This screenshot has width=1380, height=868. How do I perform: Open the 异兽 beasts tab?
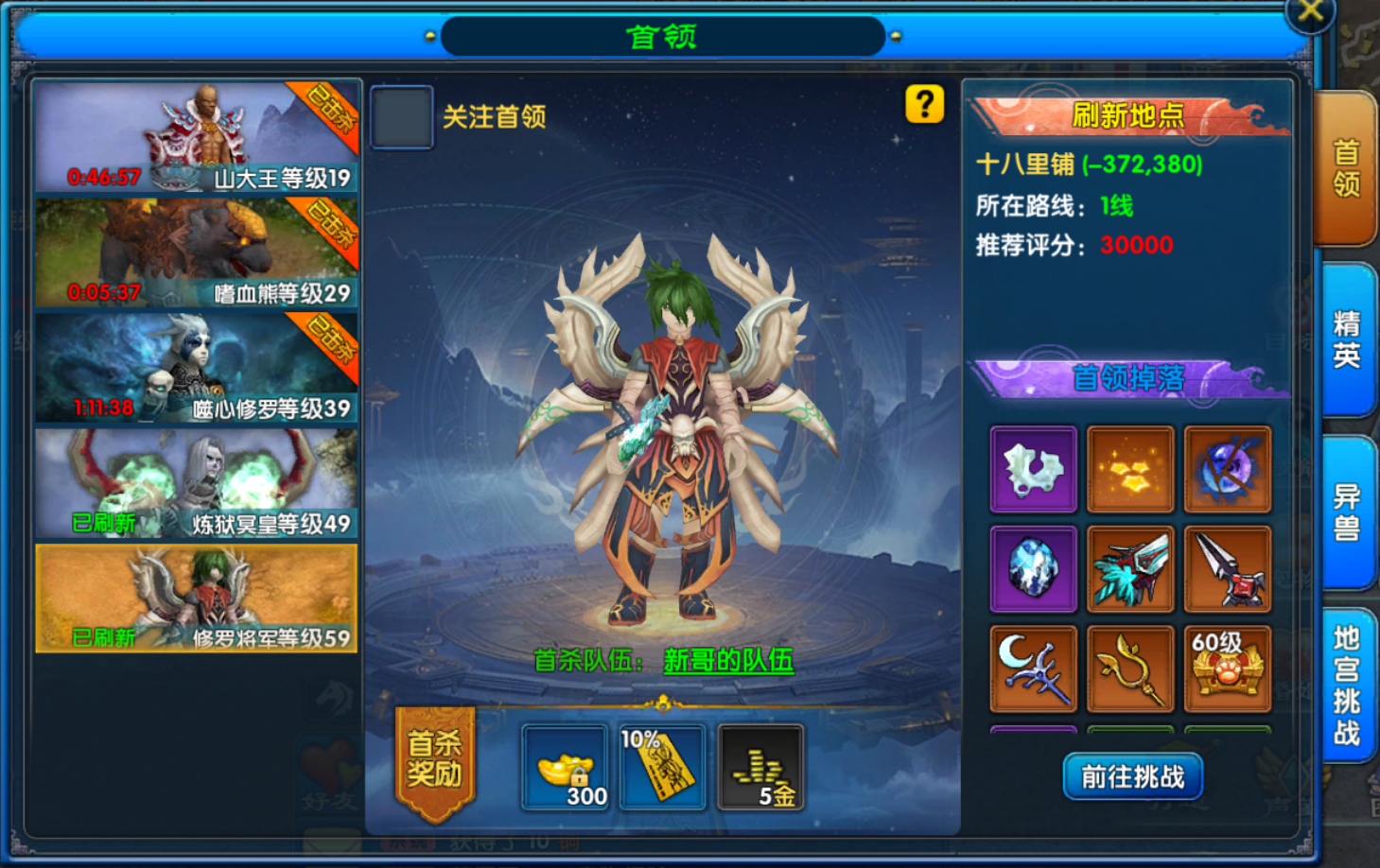[x=1346, y=512]
